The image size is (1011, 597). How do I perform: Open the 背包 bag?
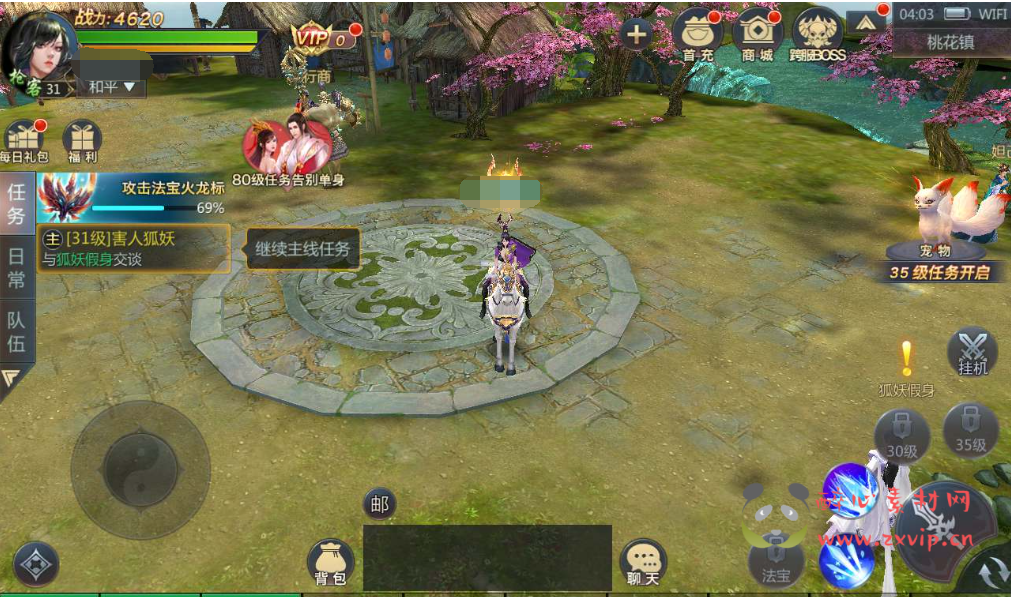(330, 562)
